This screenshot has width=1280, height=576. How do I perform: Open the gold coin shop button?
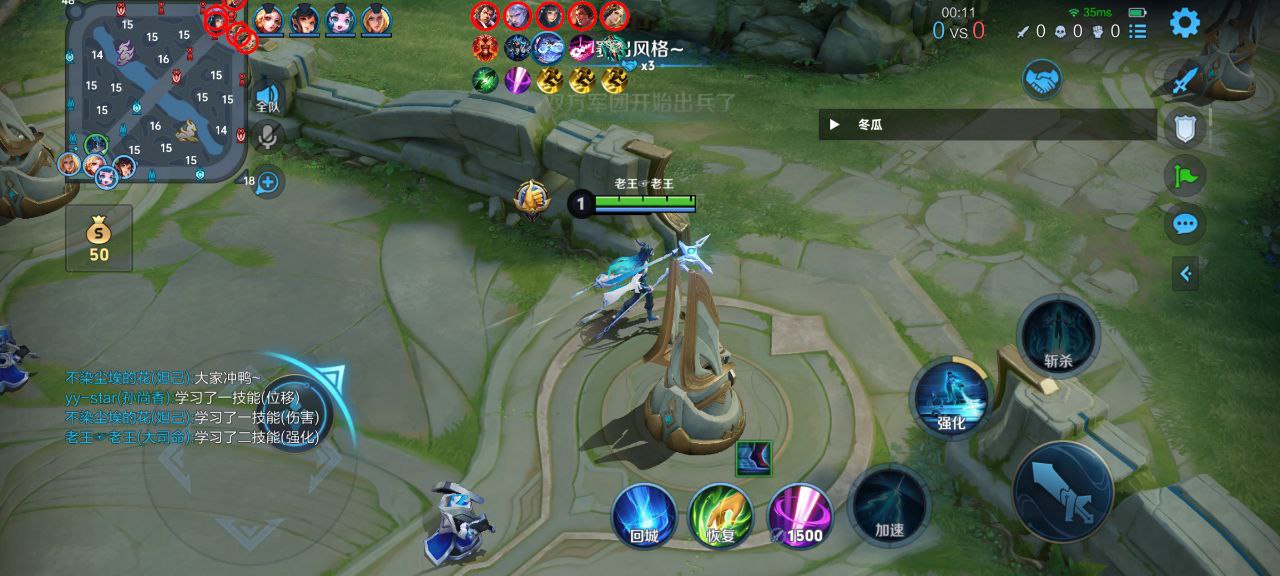pyautogui.click(x=99, y=238)
